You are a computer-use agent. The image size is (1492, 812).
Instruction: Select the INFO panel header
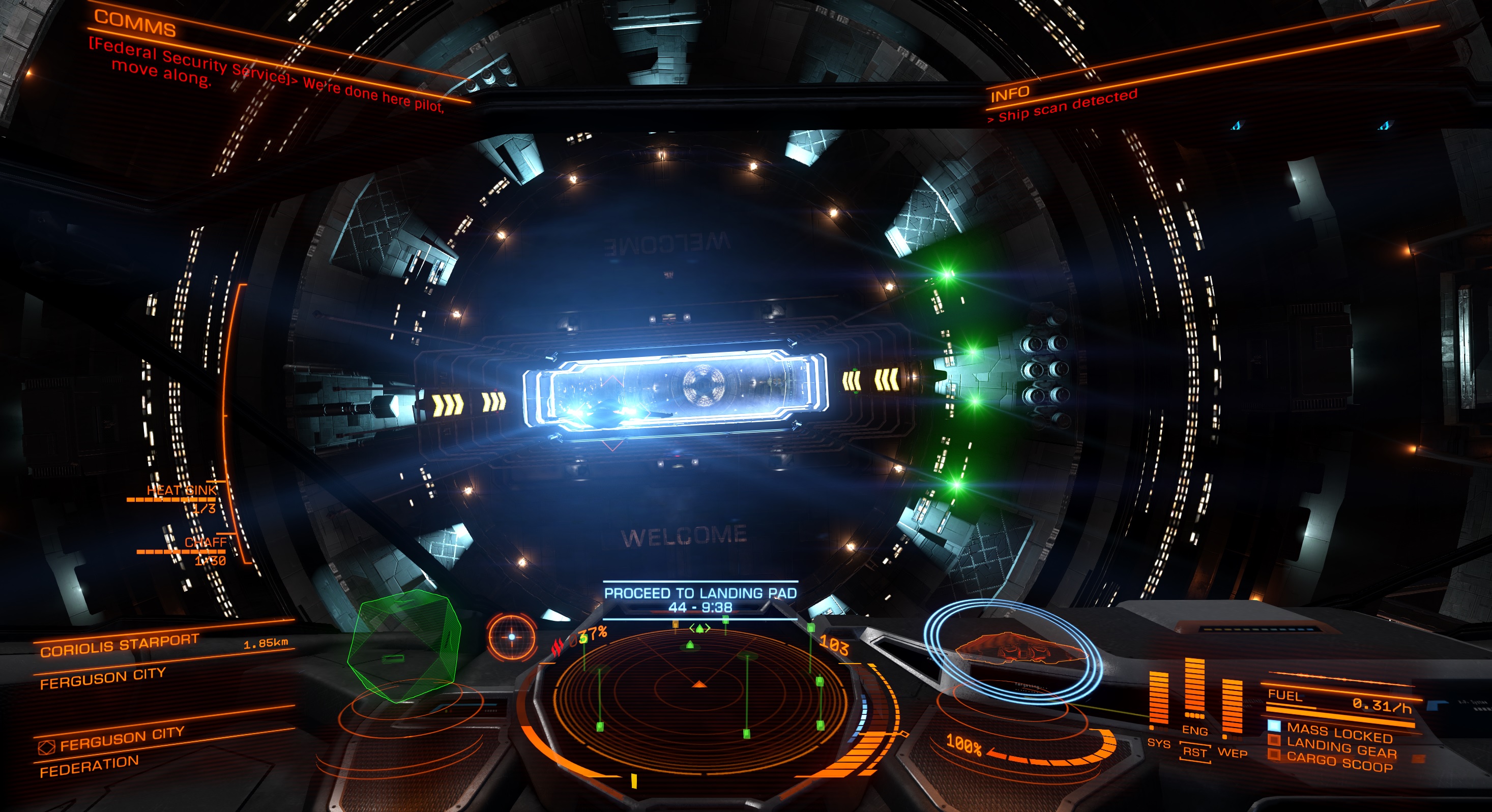[x=1010, y=94]
